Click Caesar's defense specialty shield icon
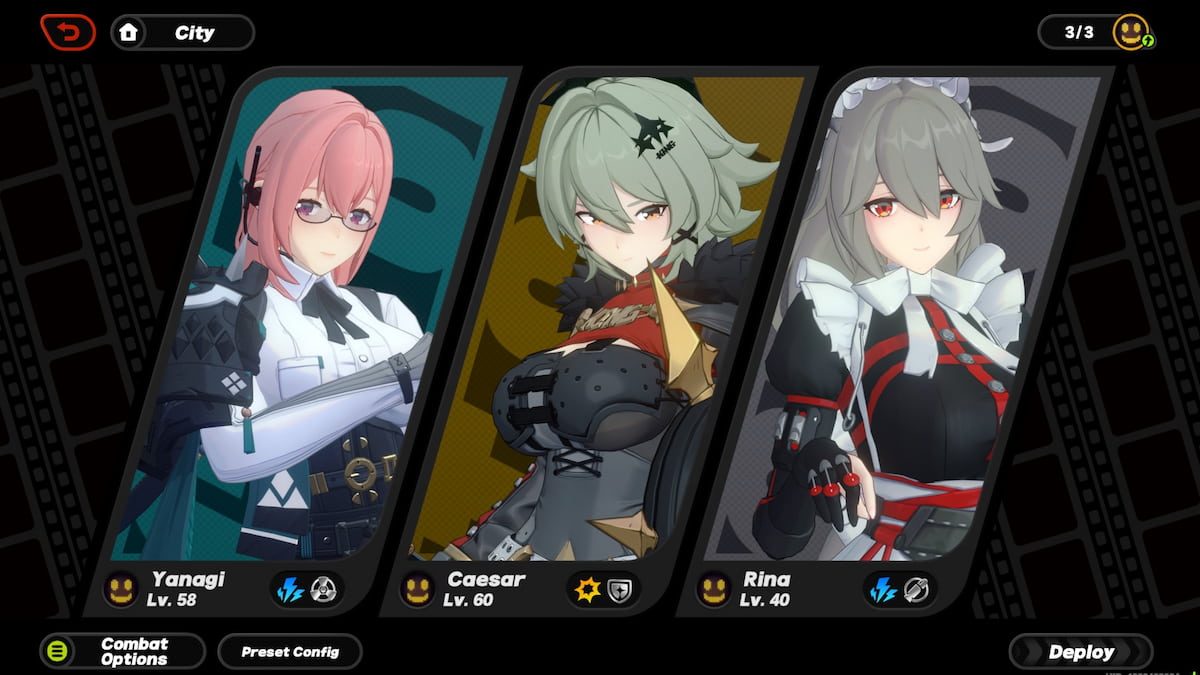 [621, 590]
